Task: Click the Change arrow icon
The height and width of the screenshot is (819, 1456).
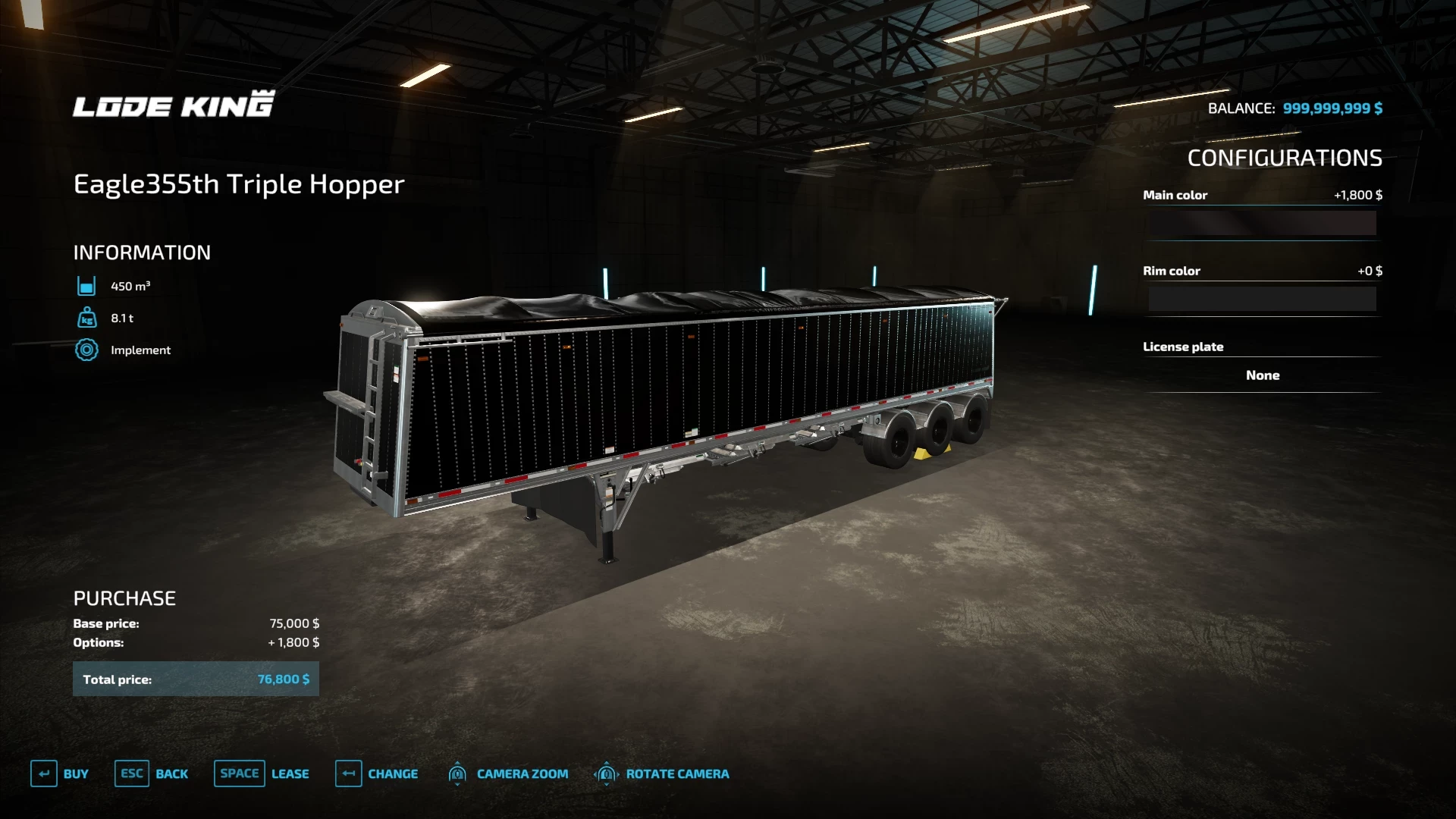Action: pyautogui.click(x=349, y=773)
